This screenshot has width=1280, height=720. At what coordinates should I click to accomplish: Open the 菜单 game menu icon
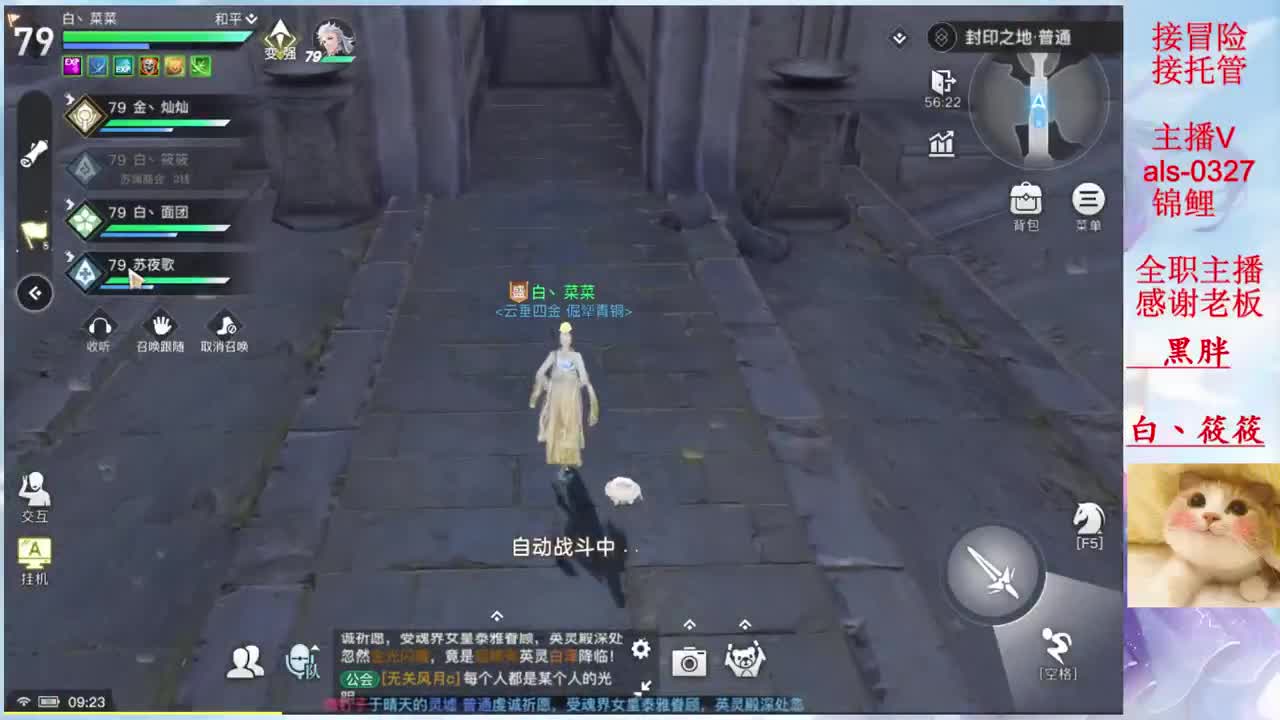(x=1089, y=200)
